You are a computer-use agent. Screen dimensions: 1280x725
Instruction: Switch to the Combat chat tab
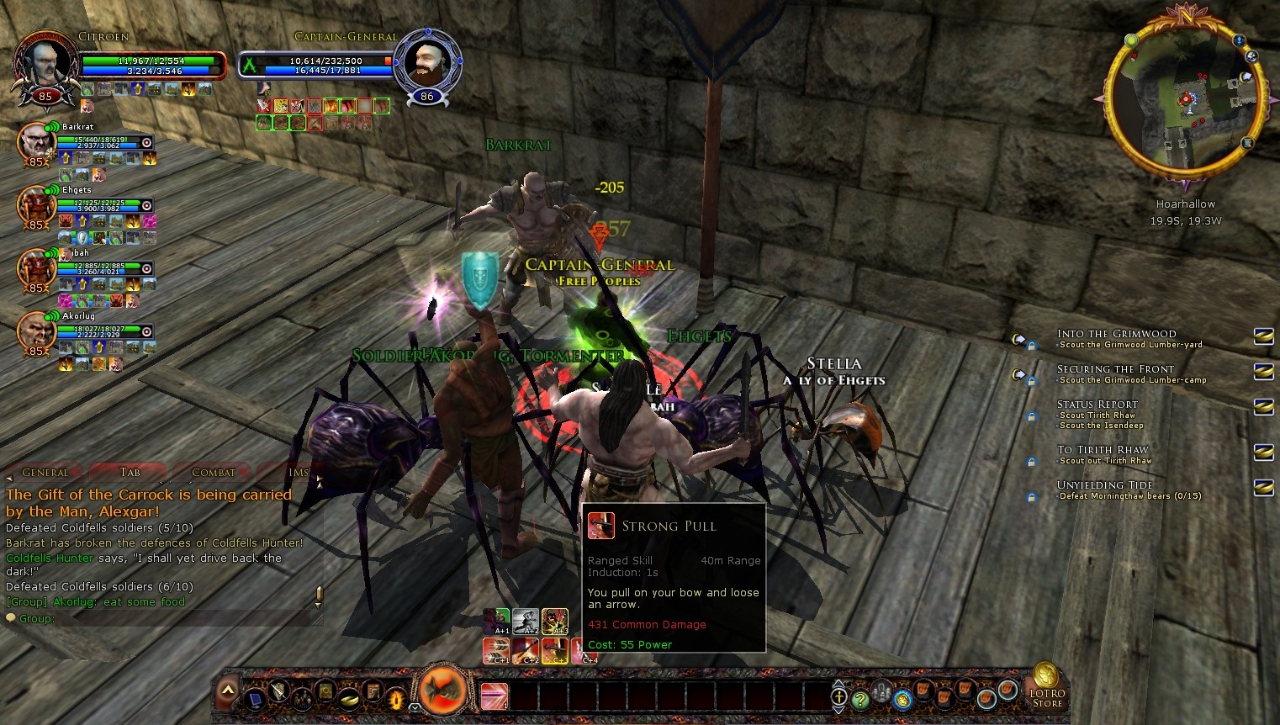coord(214,472)
